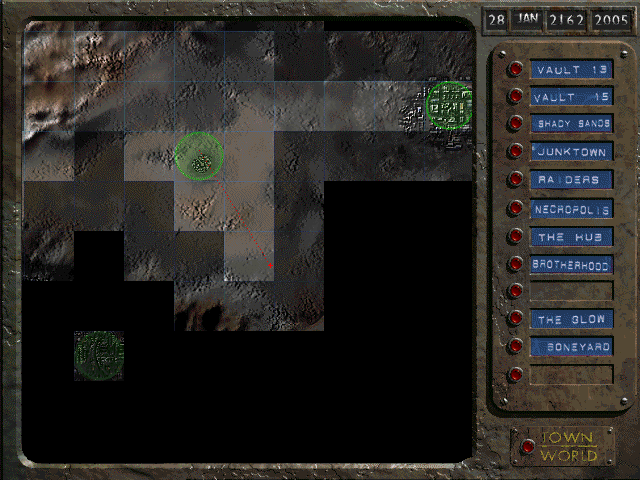Go to The Hub
This screenshot has height=480, width=640.
click(x=516, y=237)
